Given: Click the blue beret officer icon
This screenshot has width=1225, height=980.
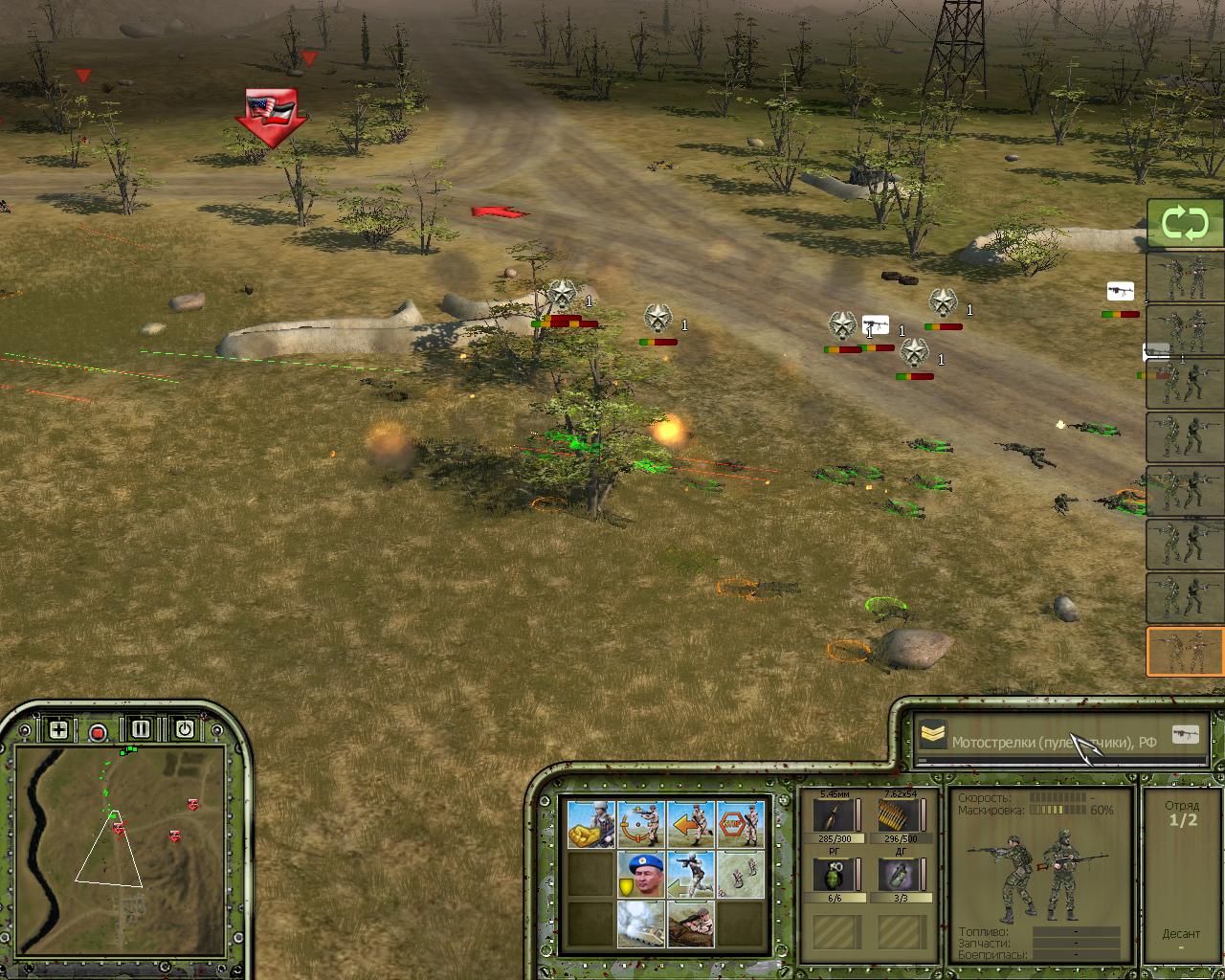Looking at the screenshot, I should tap(641, 875).
